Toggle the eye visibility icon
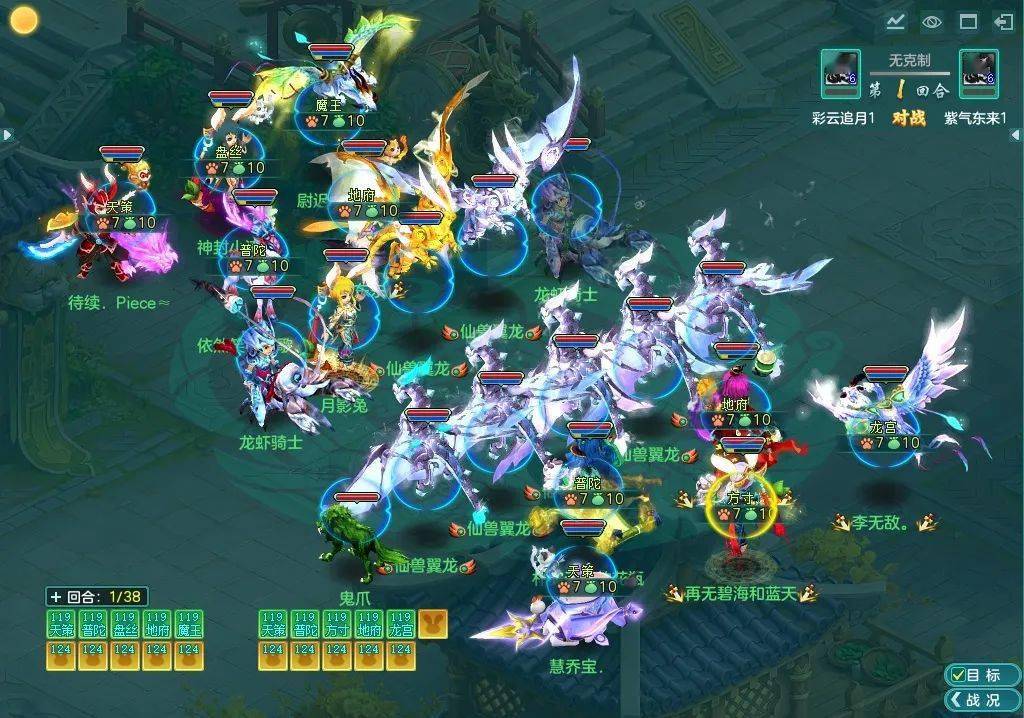Screen dimensions: 1024x718 coord(932,21)
